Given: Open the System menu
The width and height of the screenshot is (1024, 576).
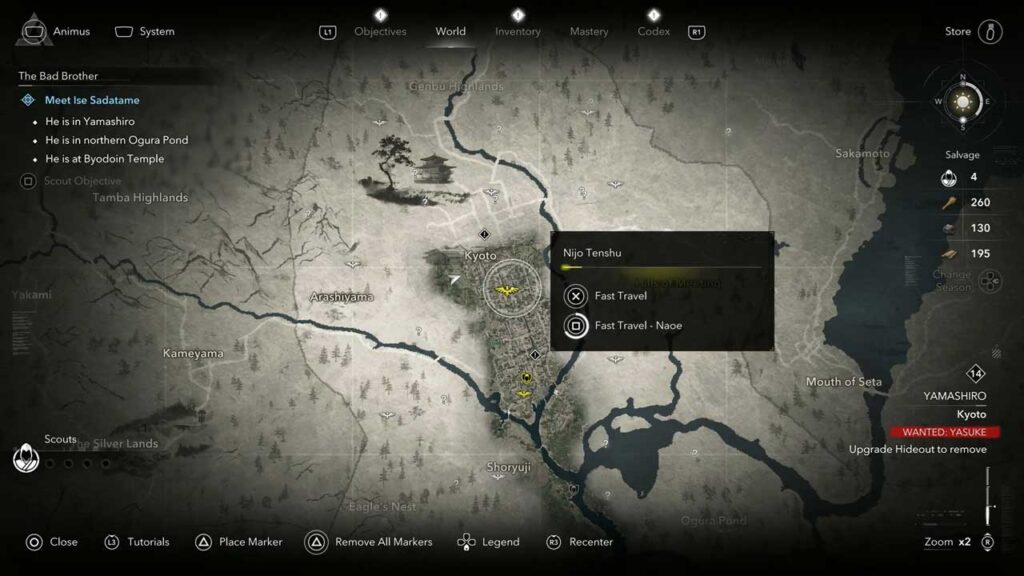Looking at the screenshot, I should coord(145,31).
